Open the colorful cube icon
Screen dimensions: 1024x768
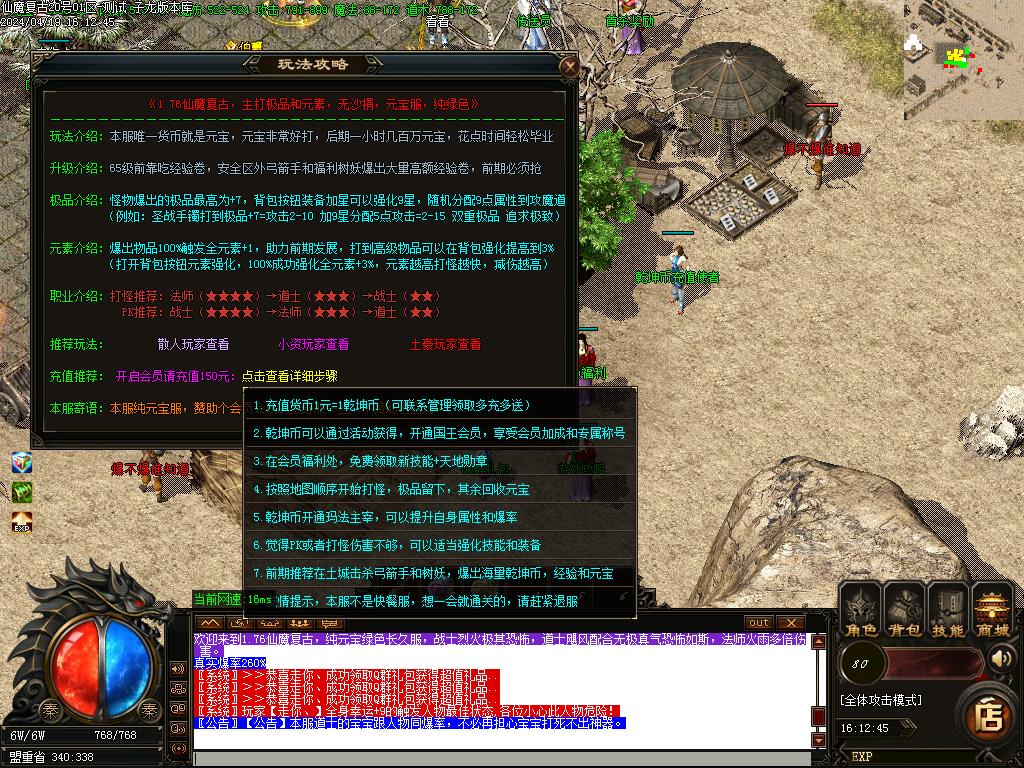click(x=22, y=463)
